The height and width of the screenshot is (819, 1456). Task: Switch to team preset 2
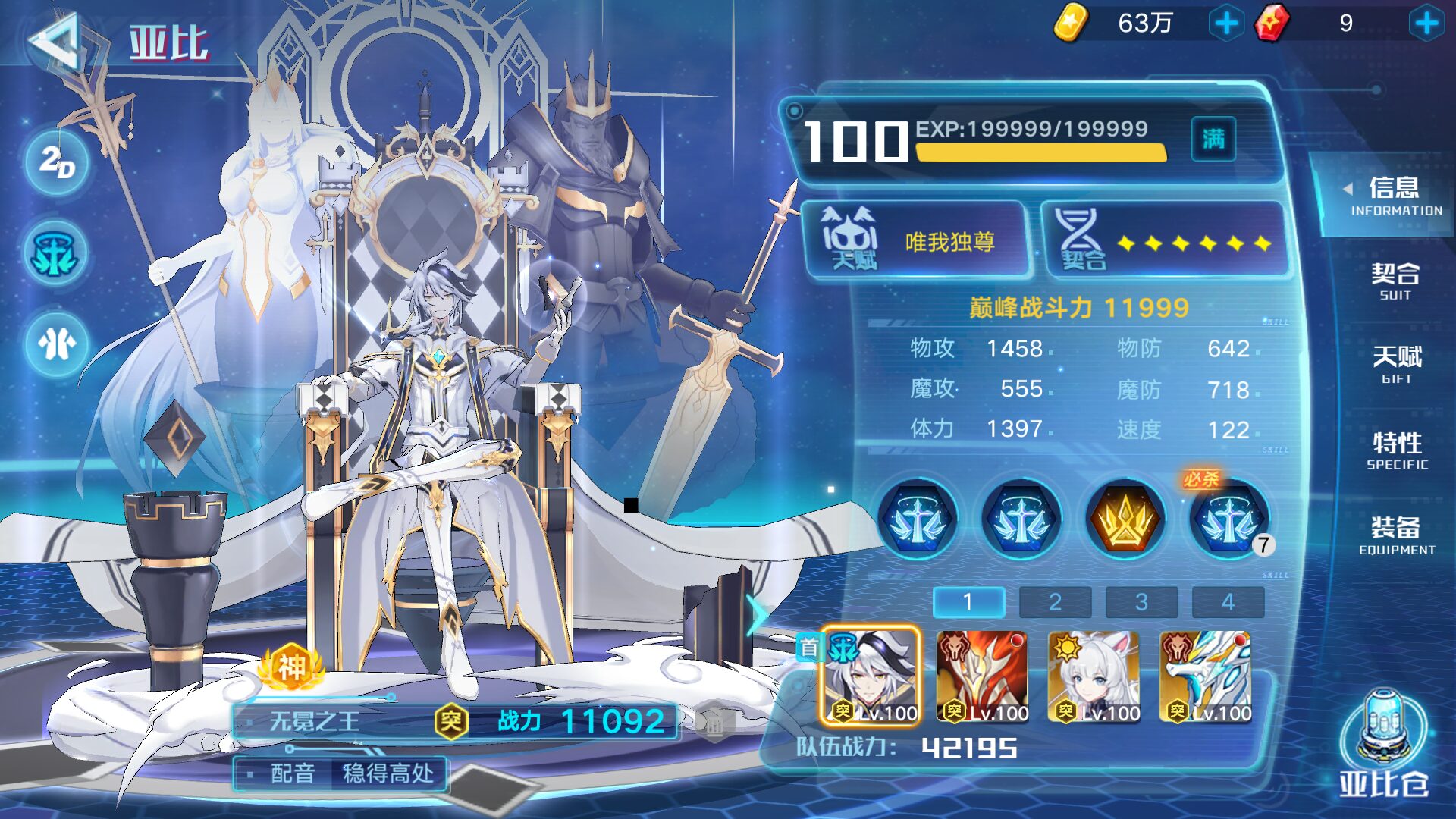1055,602
